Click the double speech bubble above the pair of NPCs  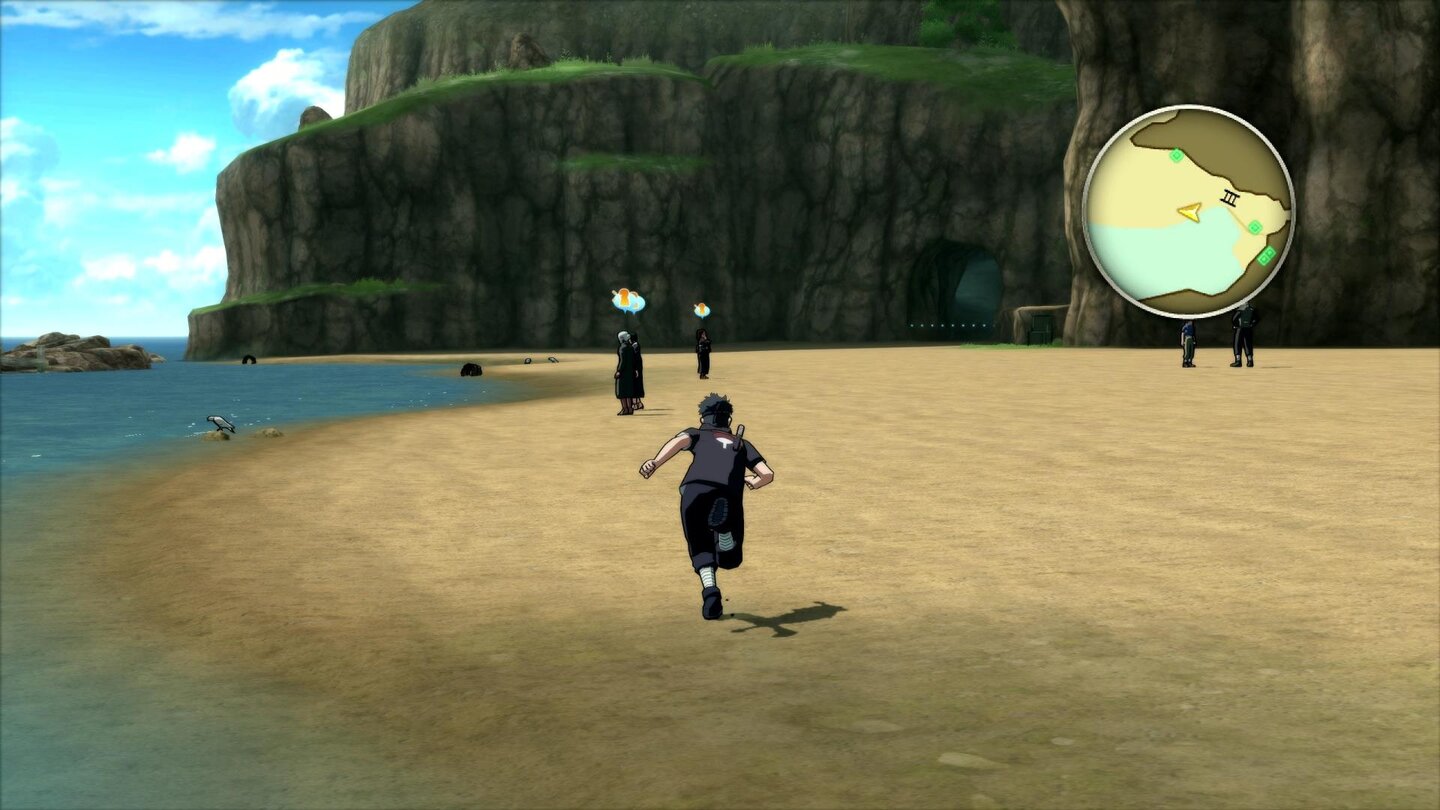(x=626, y=301)
